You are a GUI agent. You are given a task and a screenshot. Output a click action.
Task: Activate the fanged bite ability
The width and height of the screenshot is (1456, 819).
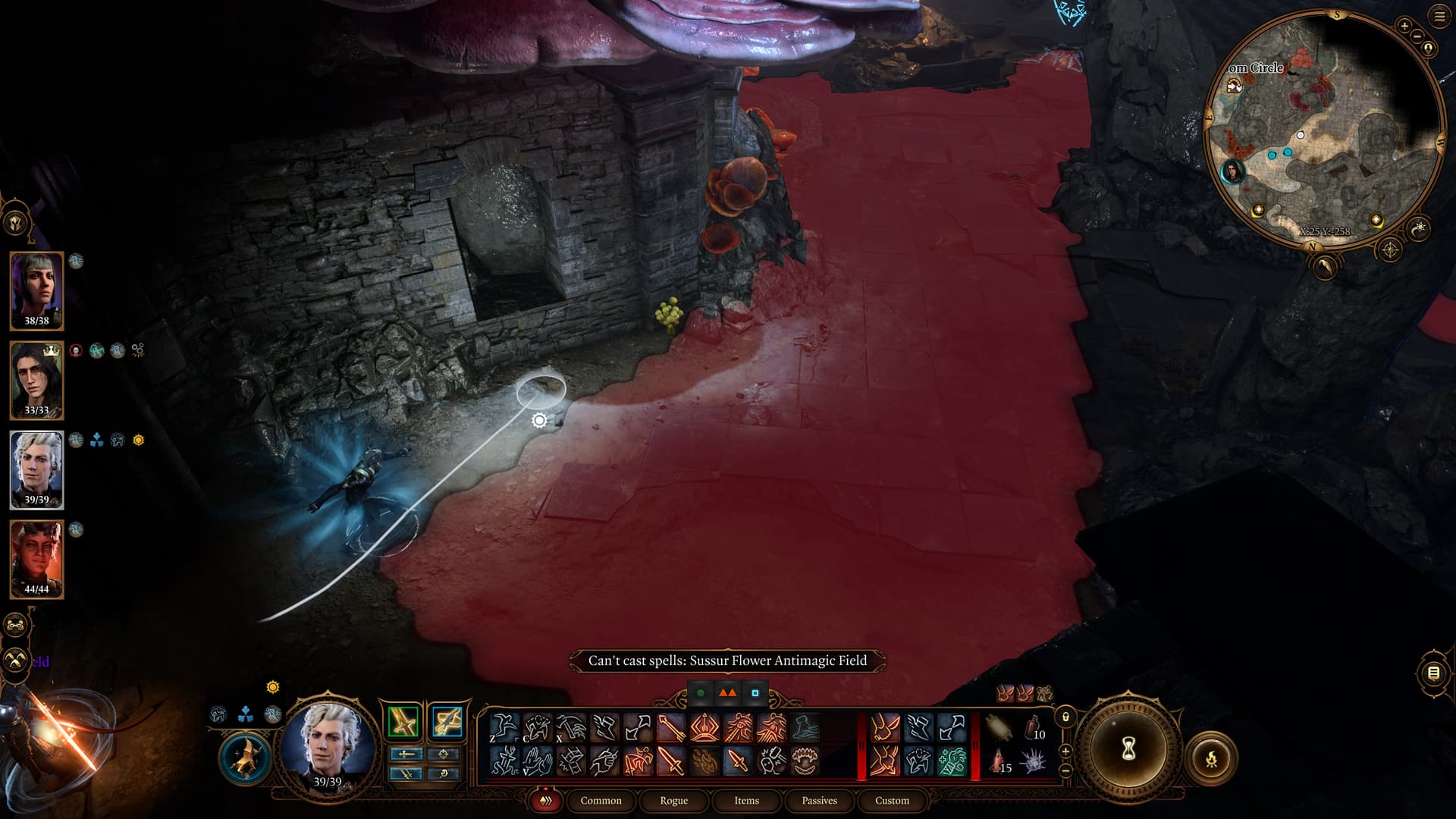(x=805, y=761)
